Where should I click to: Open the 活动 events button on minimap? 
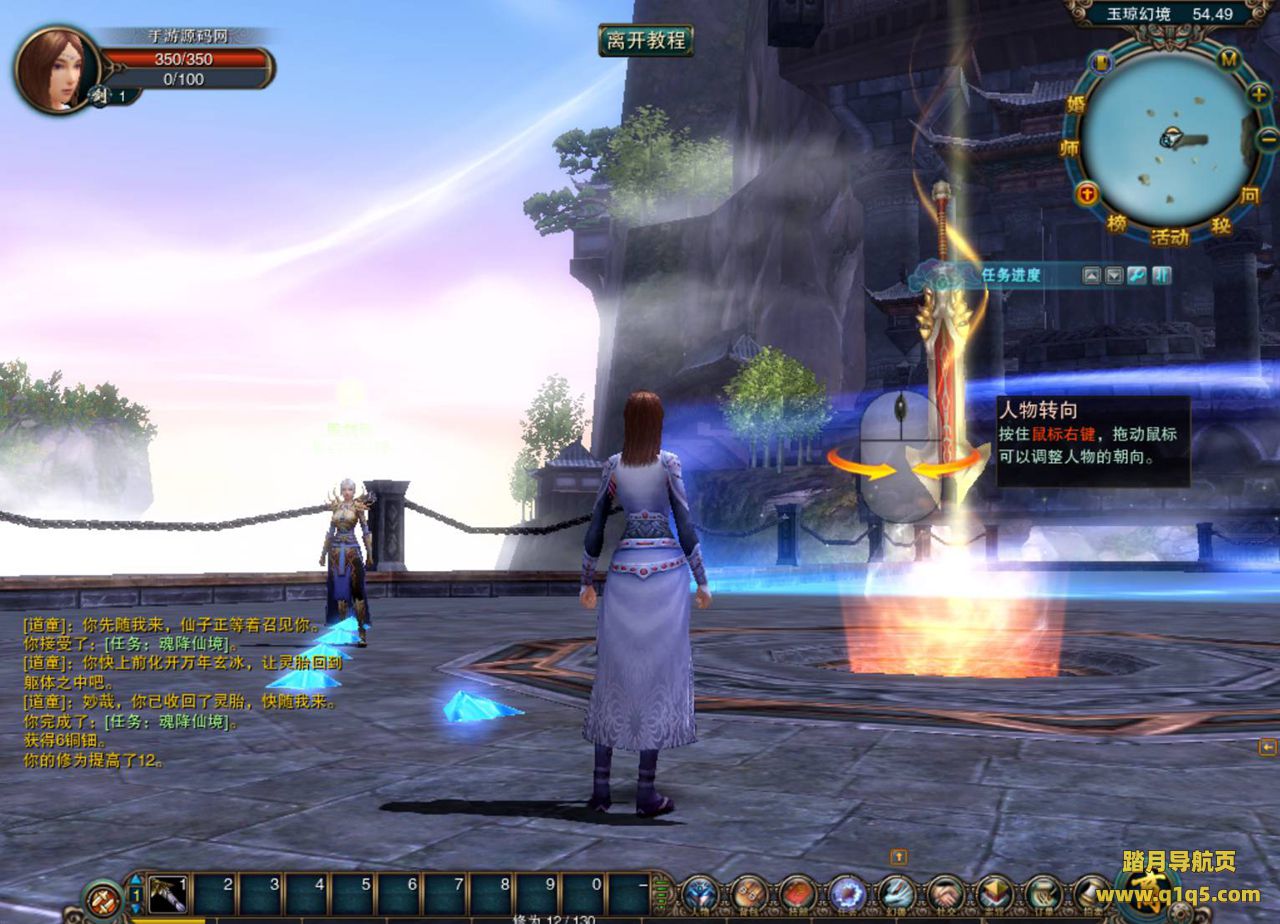[1169, 237]
